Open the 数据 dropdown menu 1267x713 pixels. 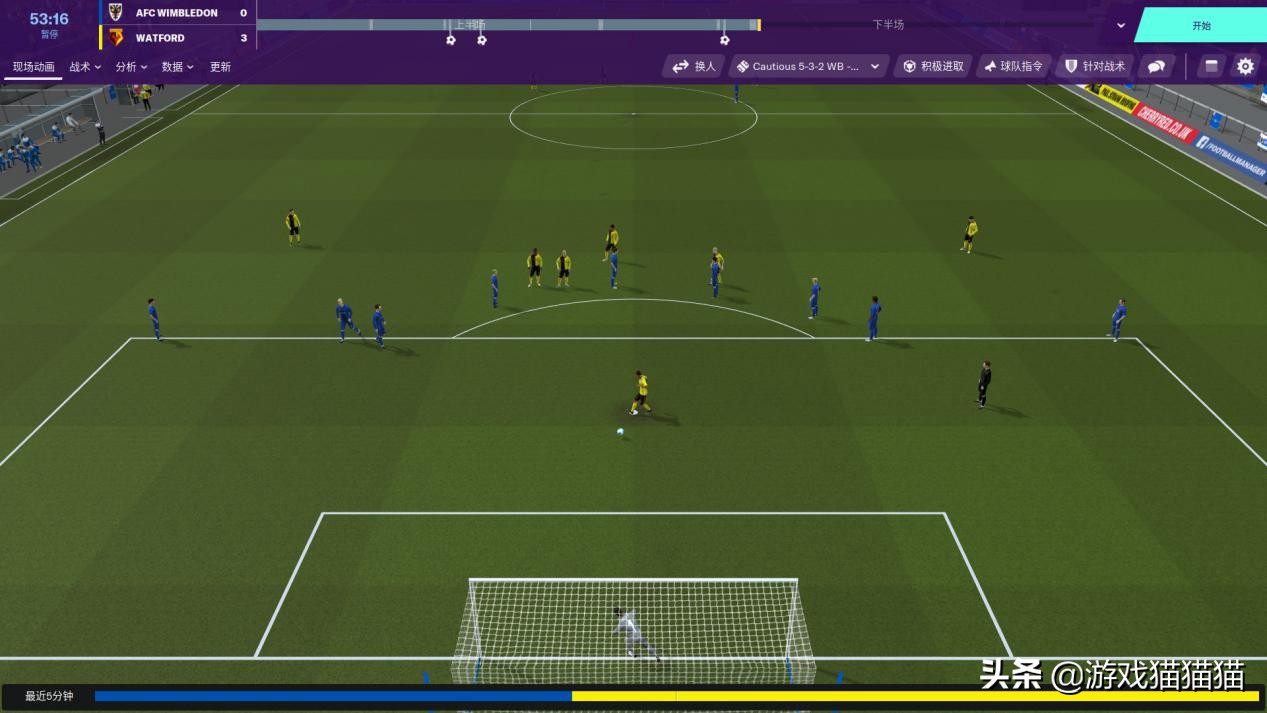[x=177, y=67]
